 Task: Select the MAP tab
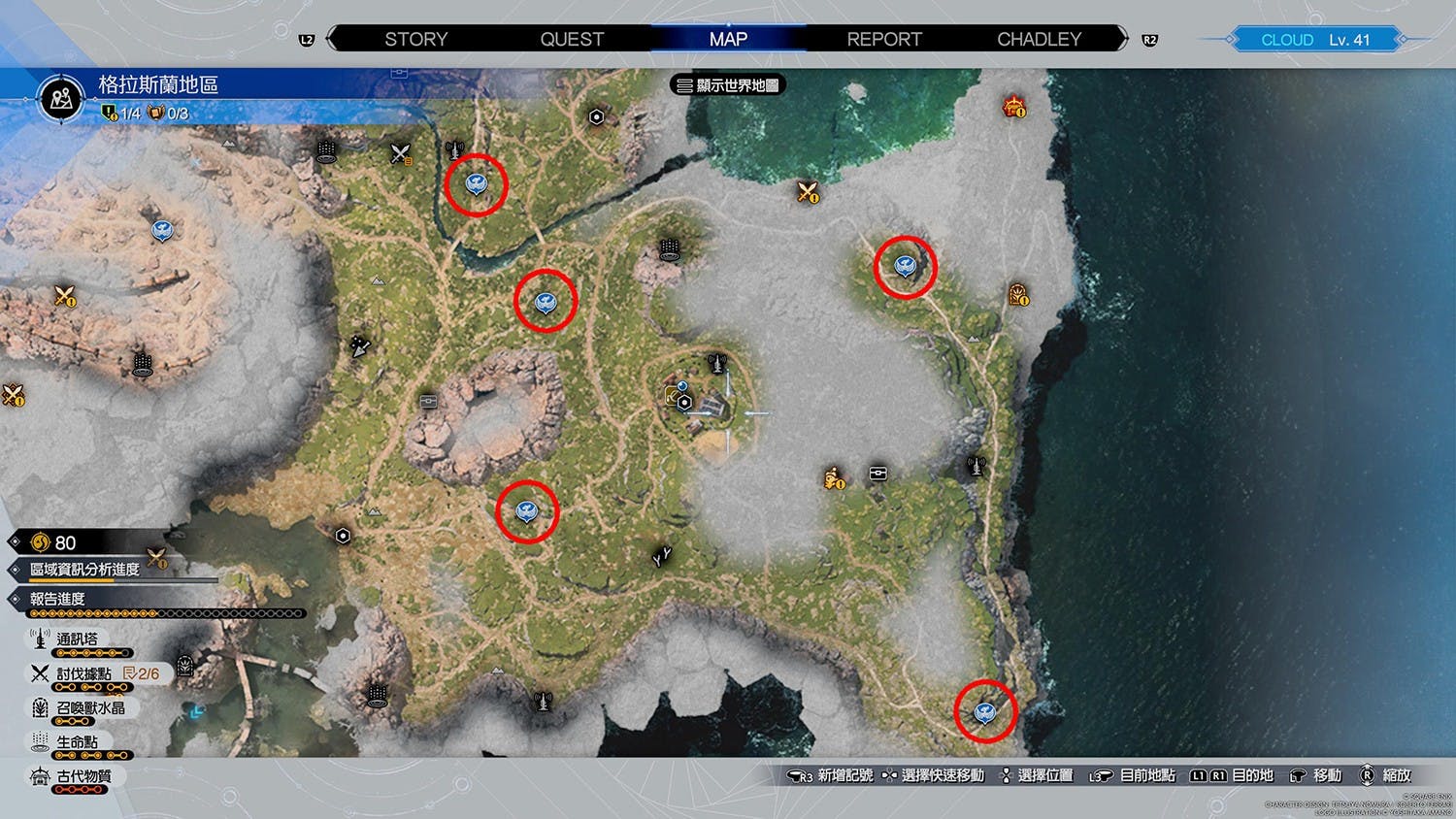click(728, 40)
